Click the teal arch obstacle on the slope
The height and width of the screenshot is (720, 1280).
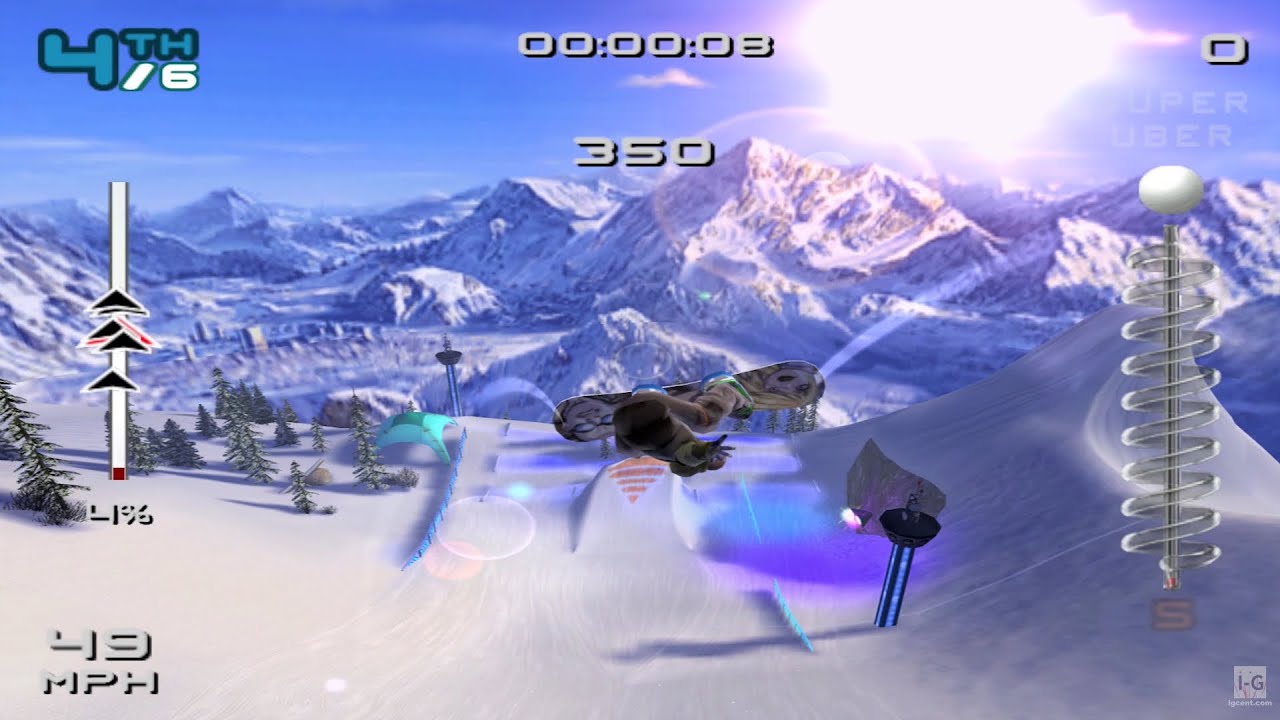click(x=418, y=430)
